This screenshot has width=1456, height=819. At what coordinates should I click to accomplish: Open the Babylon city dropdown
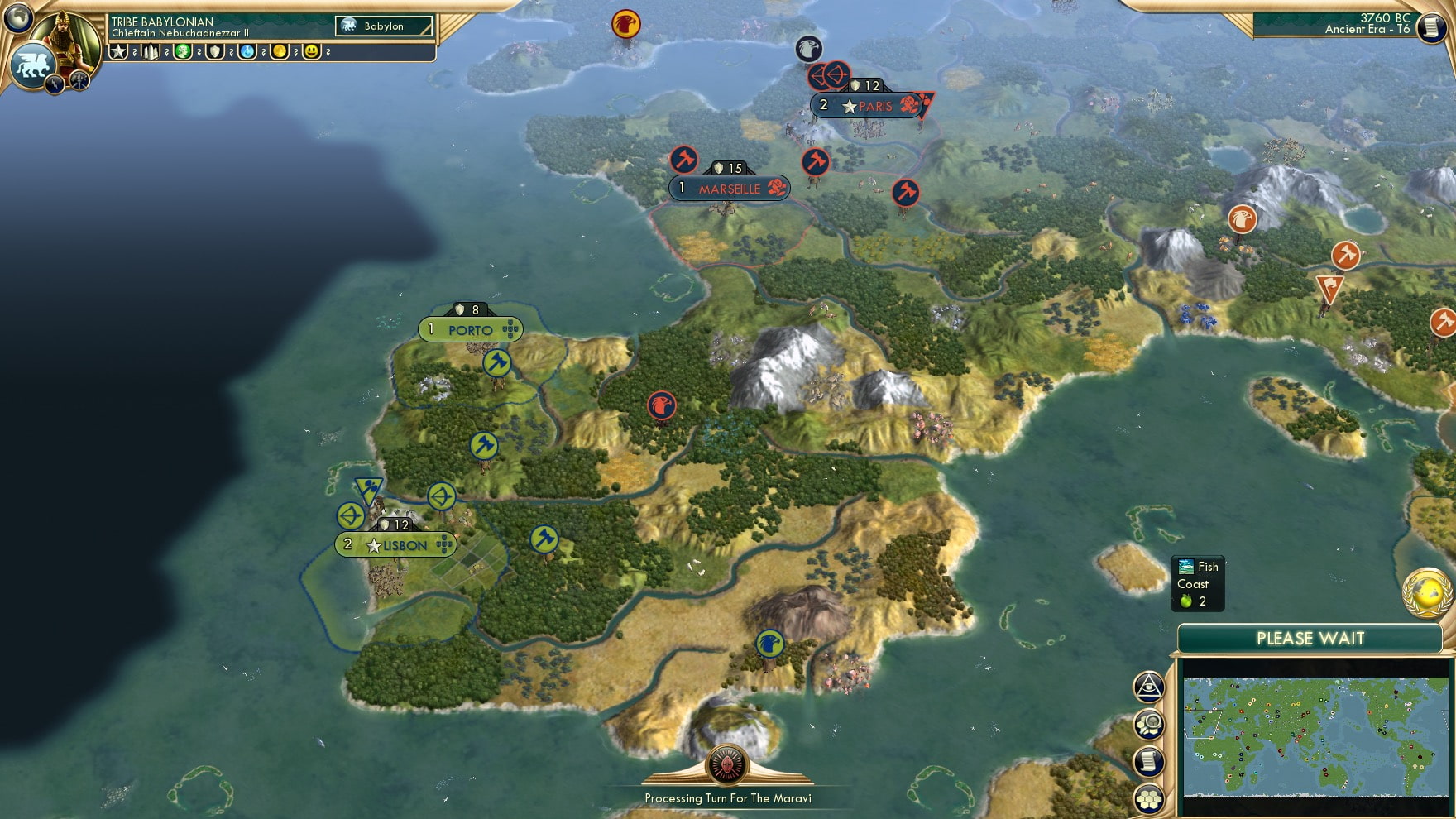coord(383,26)
